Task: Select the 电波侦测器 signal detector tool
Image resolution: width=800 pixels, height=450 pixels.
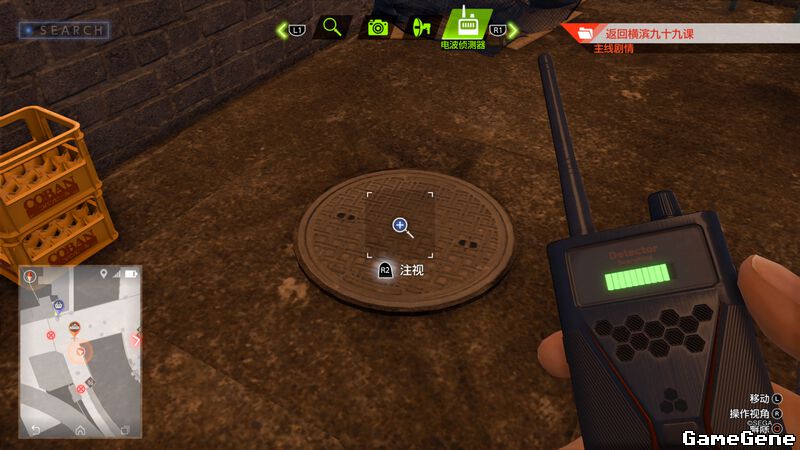Action: [466, 24]
